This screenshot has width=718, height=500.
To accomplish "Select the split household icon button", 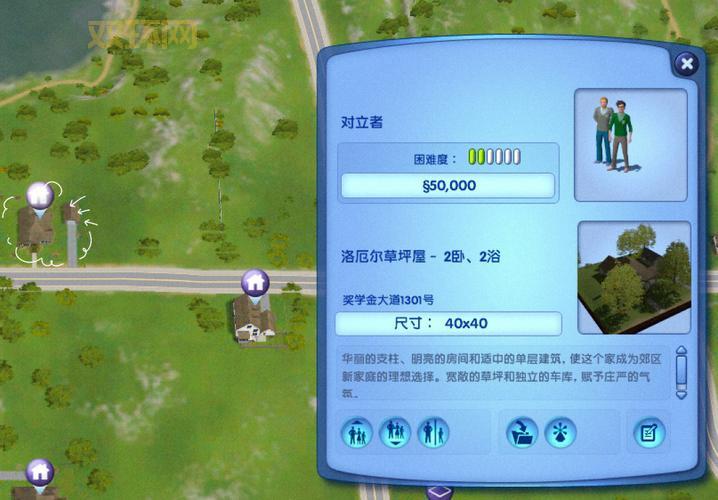I will click(433, 432).
